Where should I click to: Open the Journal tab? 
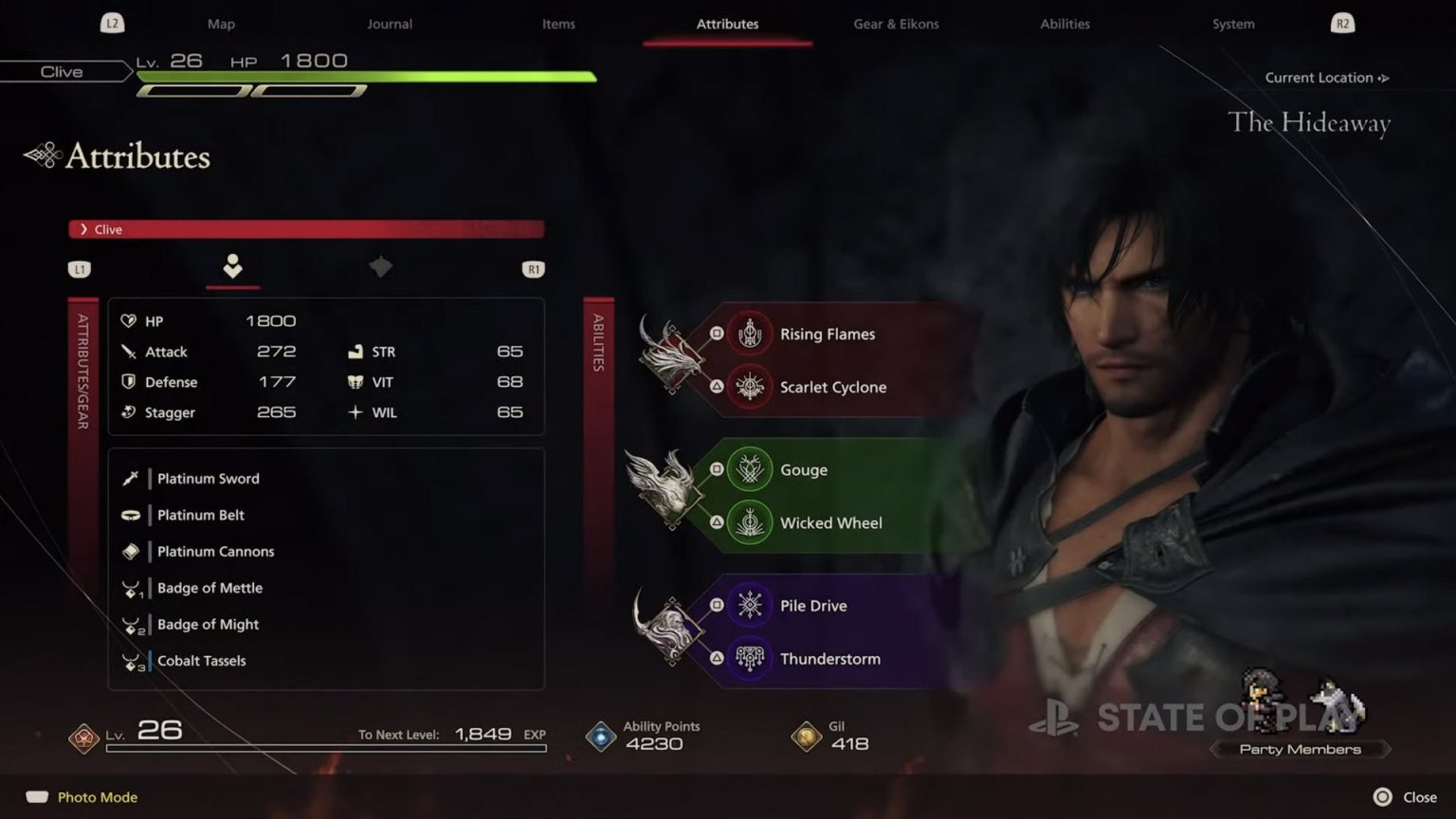pyautogui.click(x=389, y=24)
